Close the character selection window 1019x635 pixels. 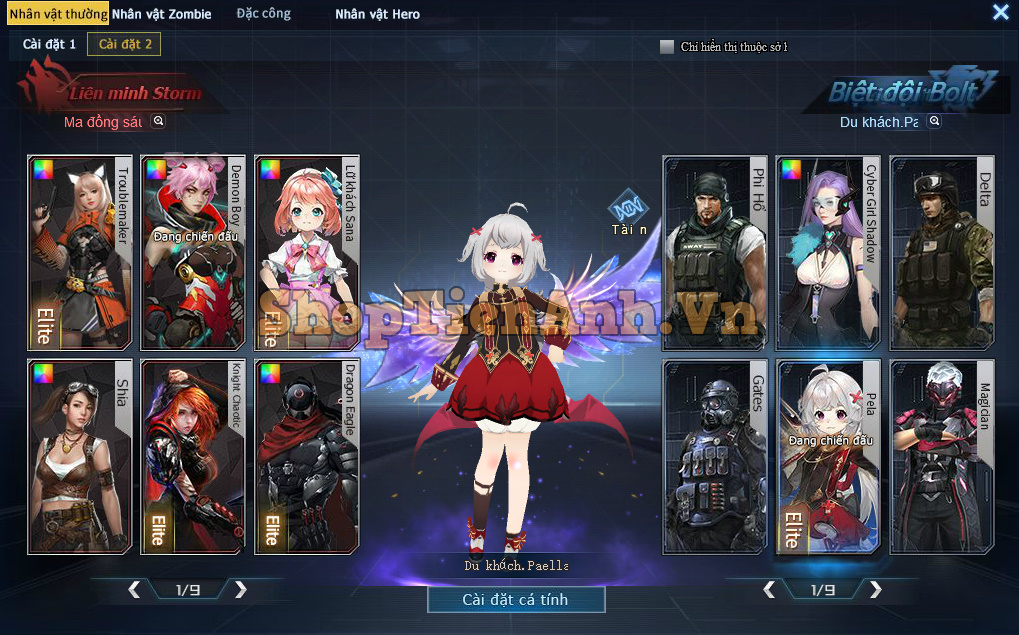coord(1000,12)
